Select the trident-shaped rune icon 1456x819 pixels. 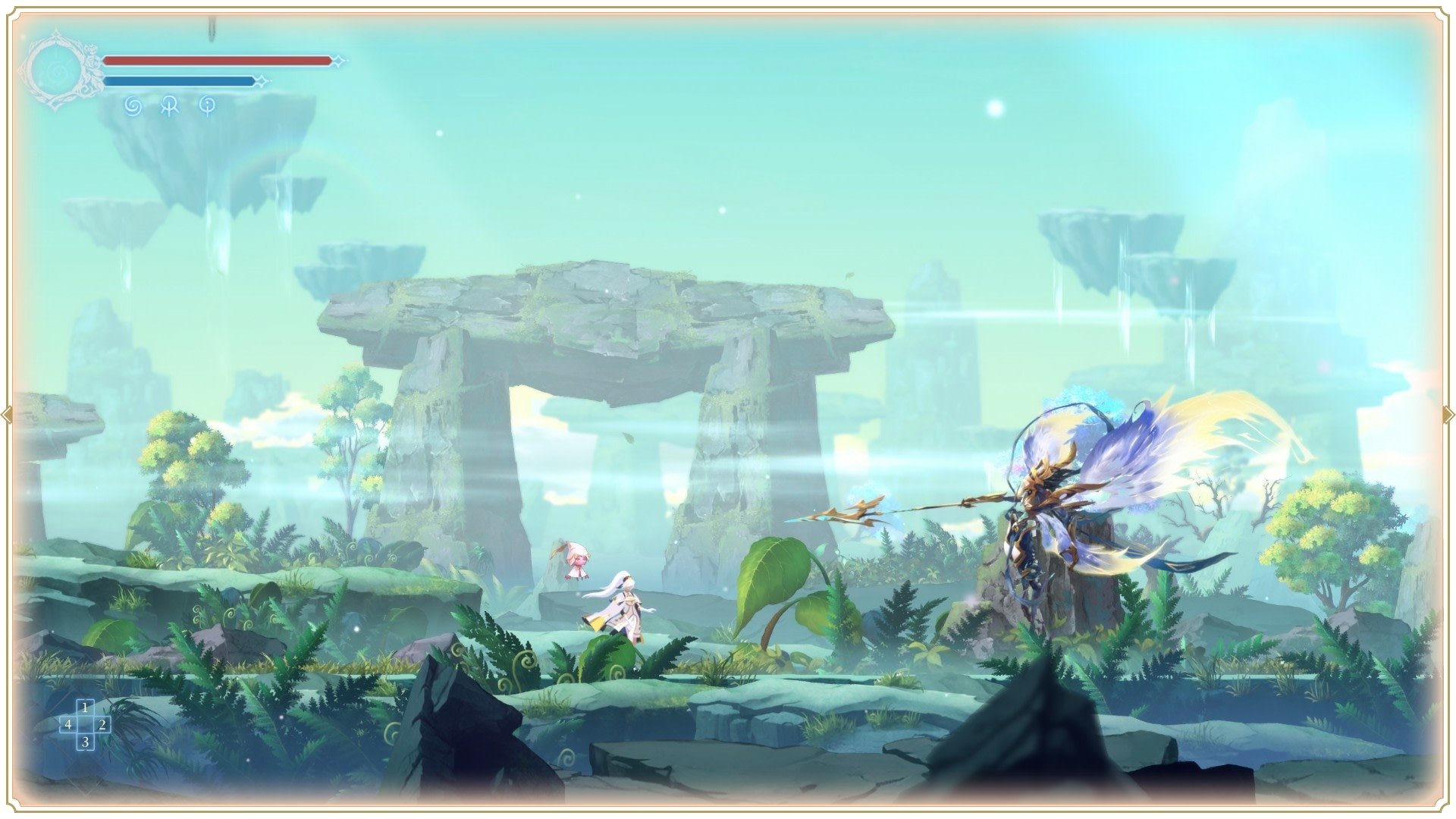coord(171,107)
